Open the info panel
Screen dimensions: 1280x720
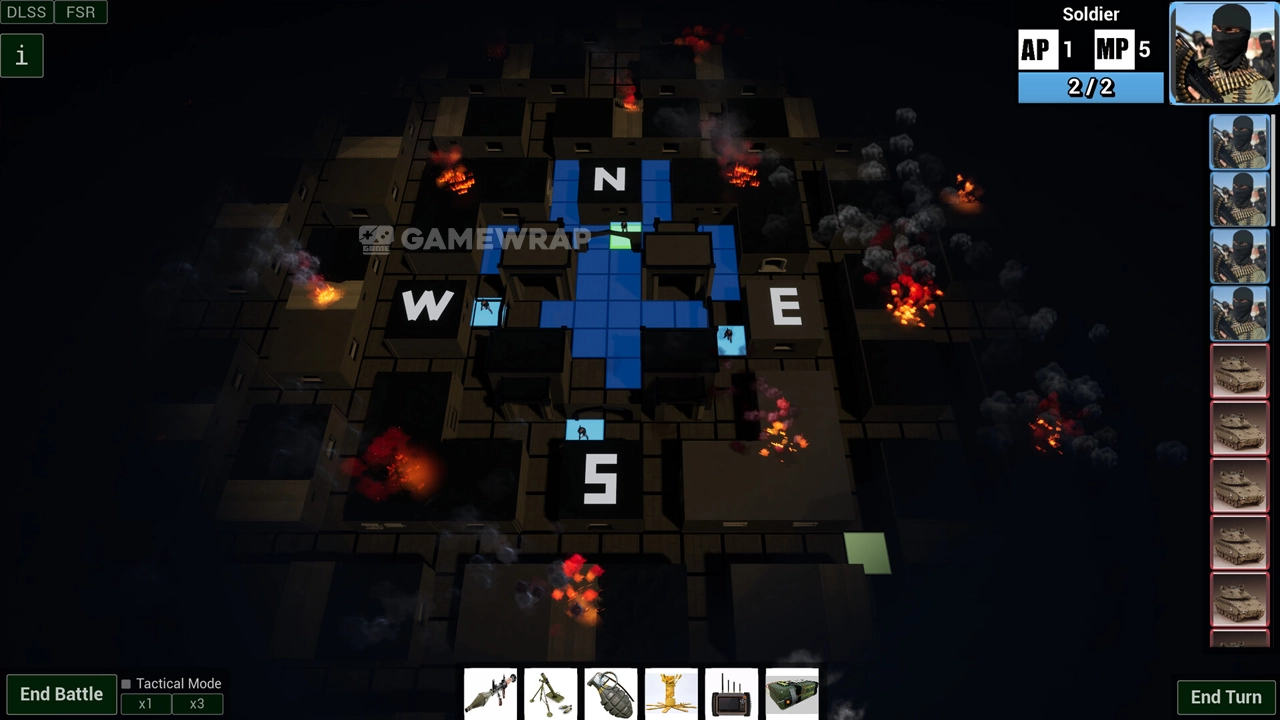tap(21, 56)
